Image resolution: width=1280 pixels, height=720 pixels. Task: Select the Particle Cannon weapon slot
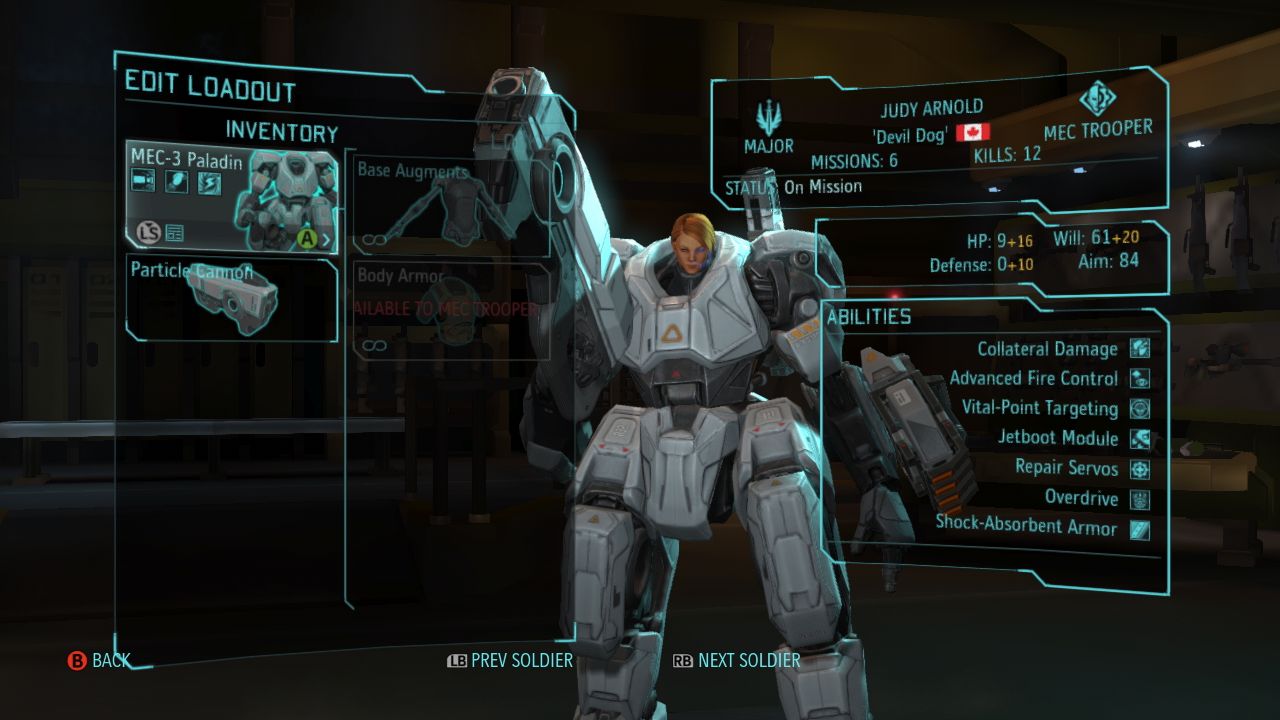231,298
